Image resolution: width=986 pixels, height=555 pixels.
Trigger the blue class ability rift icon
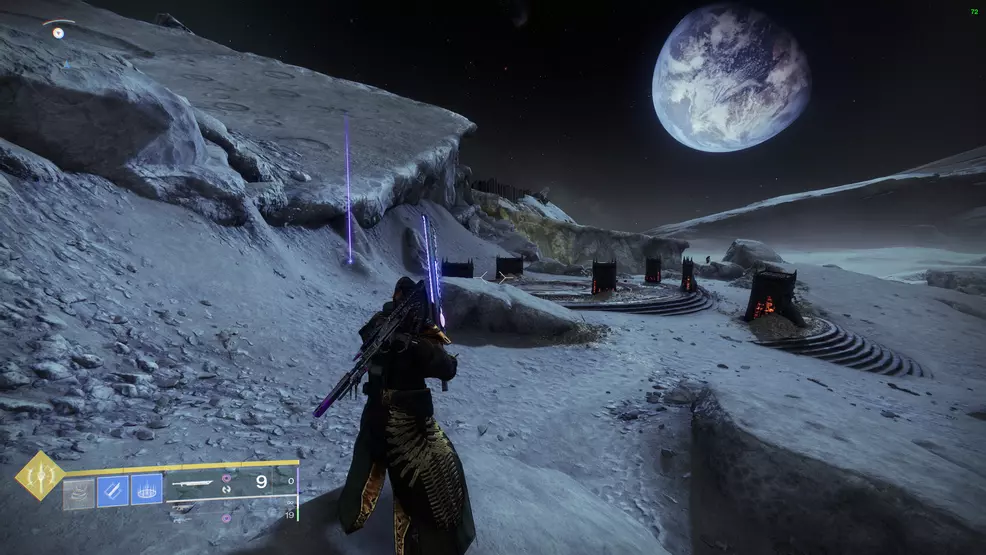coord(146,490)
